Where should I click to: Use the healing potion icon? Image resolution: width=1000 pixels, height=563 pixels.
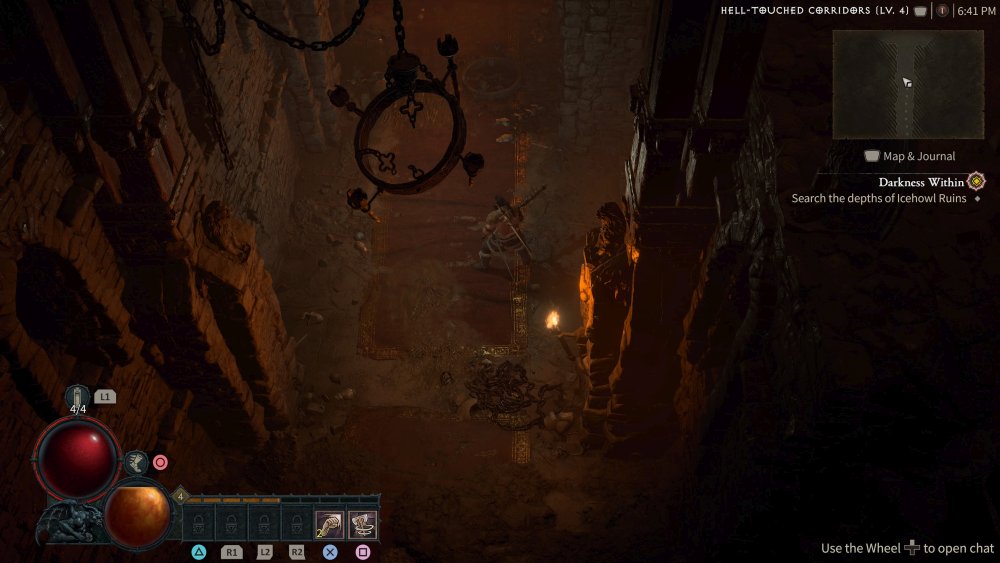coord(78,397)
